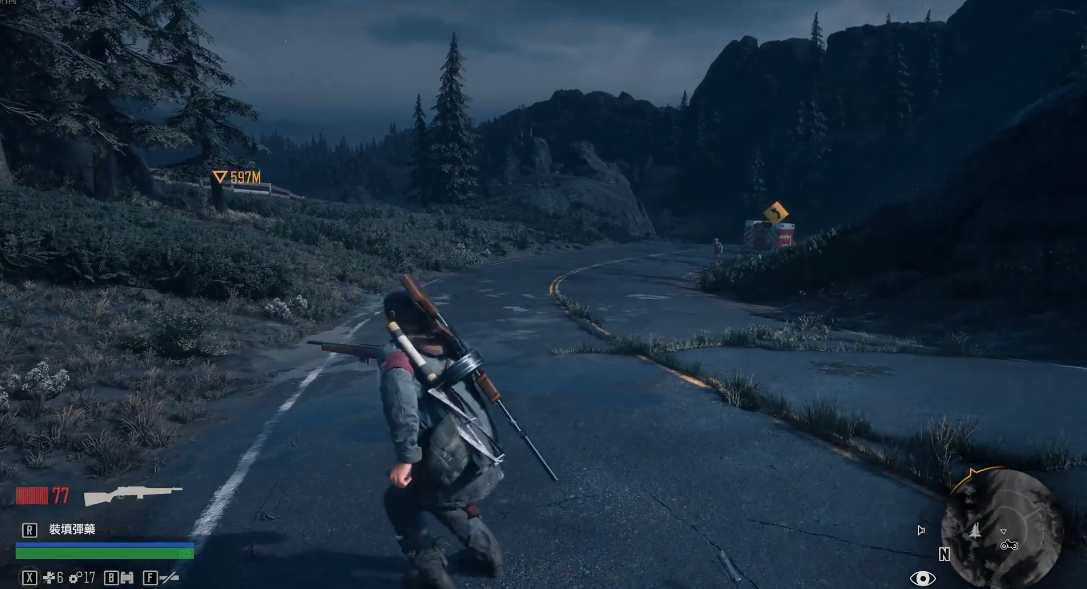Image resolution: width=1087 pixels, height=589 pixels.
Task: Select the binoculars item icon
Action: point(126,577)
